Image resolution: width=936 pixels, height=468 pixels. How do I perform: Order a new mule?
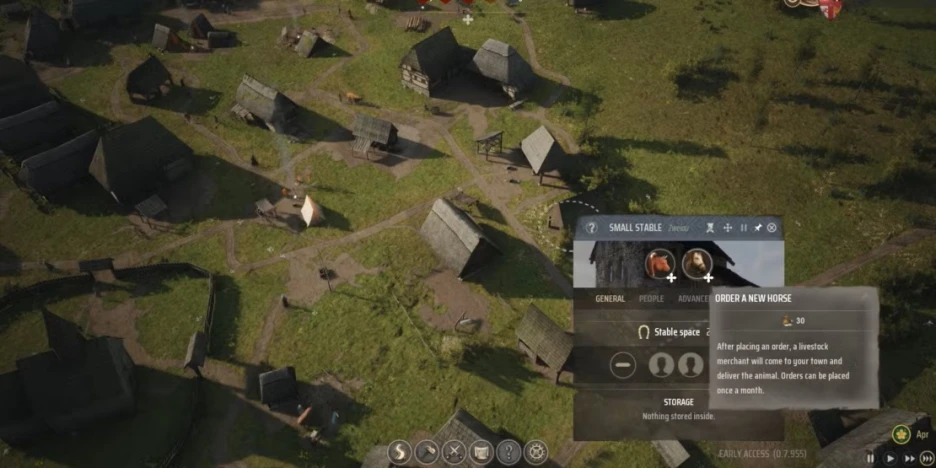(x=696, y=264)
